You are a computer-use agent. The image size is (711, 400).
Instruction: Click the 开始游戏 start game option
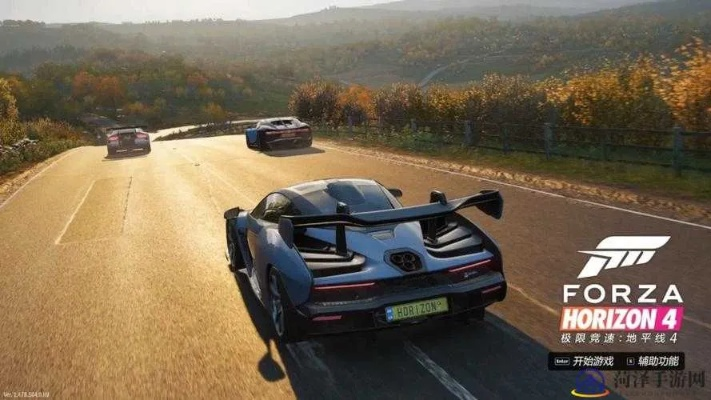[x=592, y=360]
